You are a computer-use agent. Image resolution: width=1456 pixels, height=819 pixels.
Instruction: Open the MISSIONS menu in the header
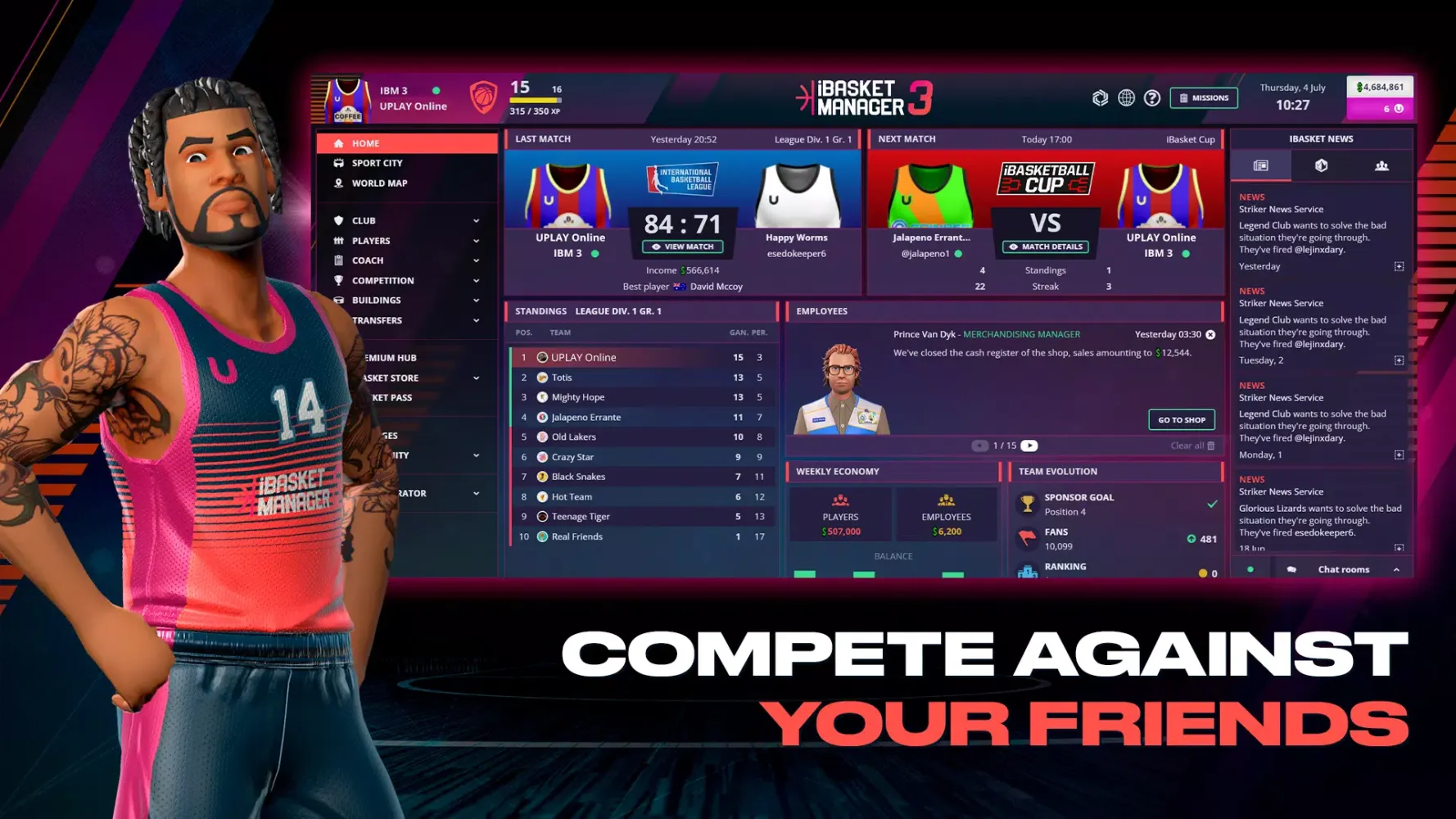coord(1204,97)
